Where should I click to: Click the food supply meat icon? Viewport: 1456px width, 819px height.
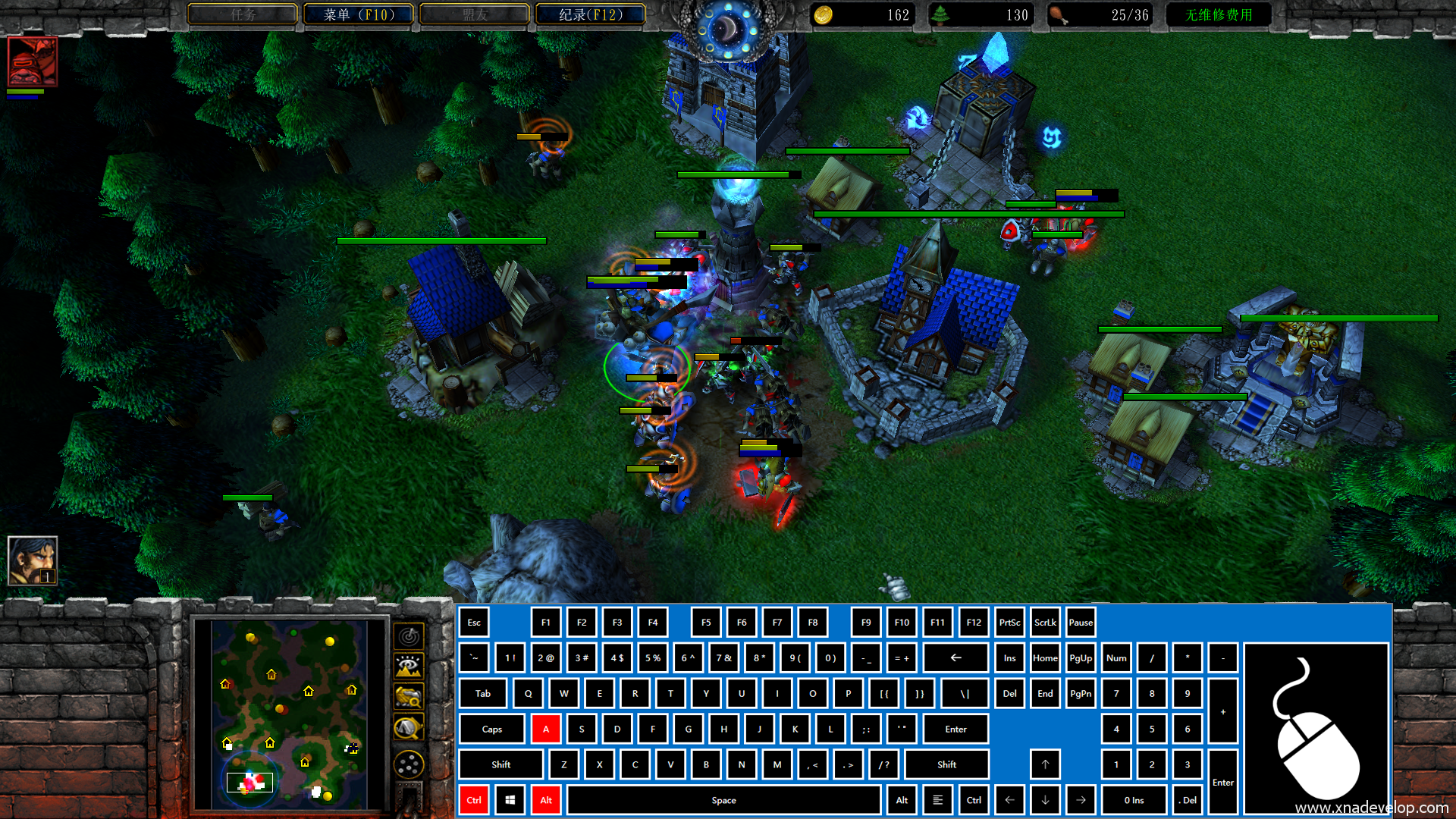coord(1059,14)
